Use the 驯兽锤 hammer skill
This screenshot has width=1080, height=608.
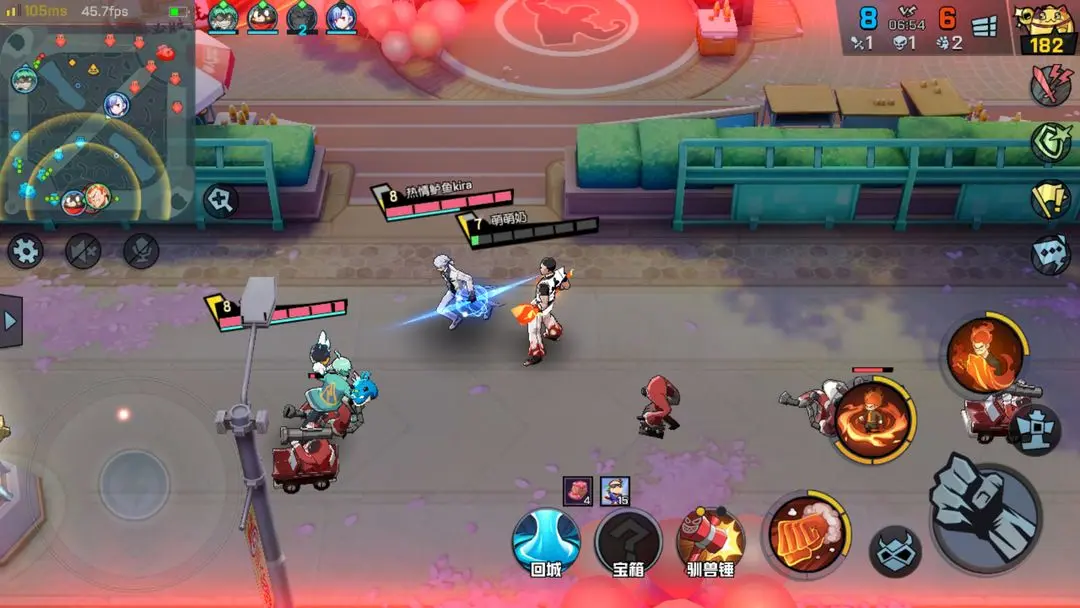(710, 541)
